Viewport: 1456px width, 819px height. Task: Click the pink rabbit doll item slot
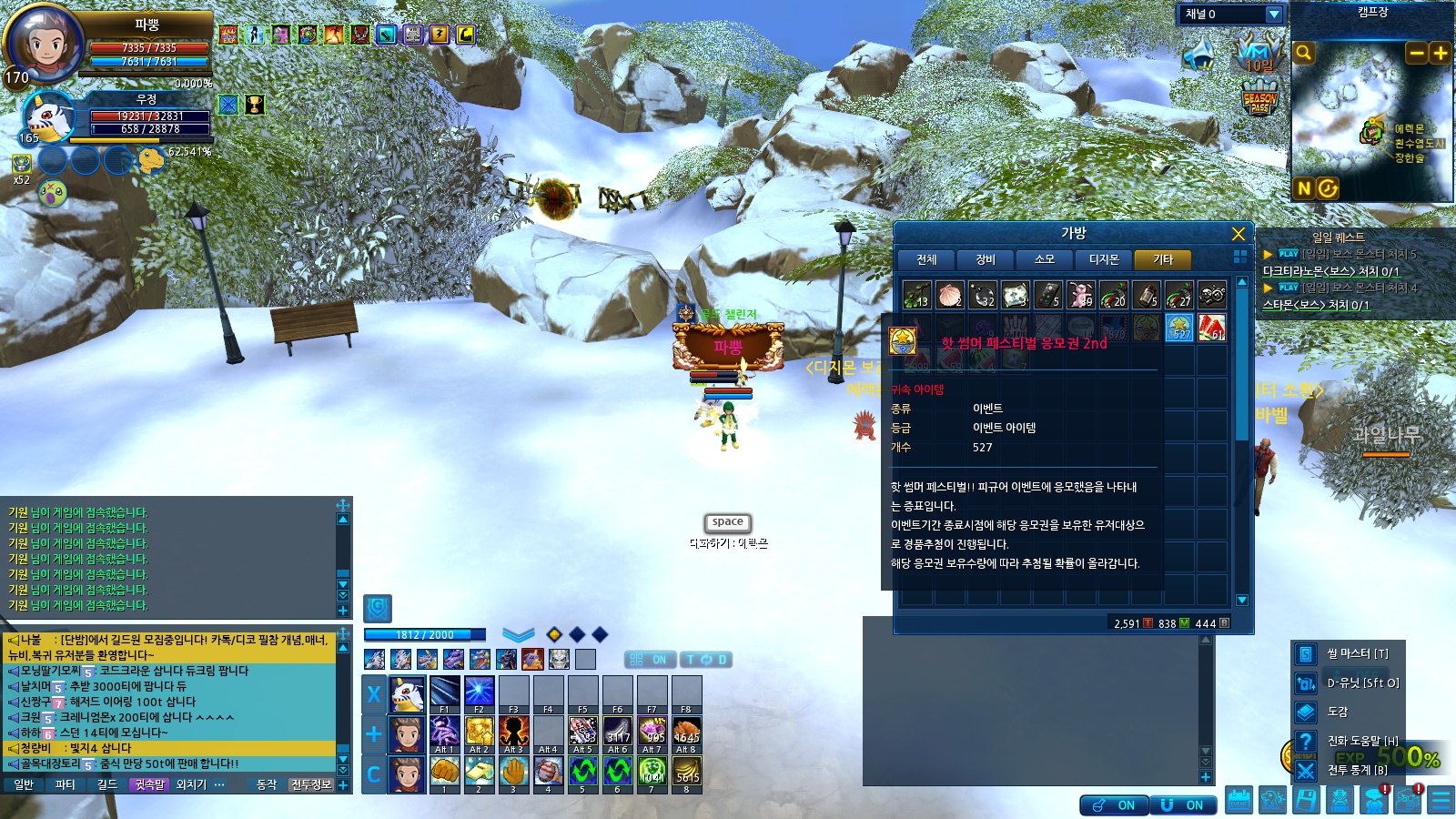click(x=1080, y=296)
